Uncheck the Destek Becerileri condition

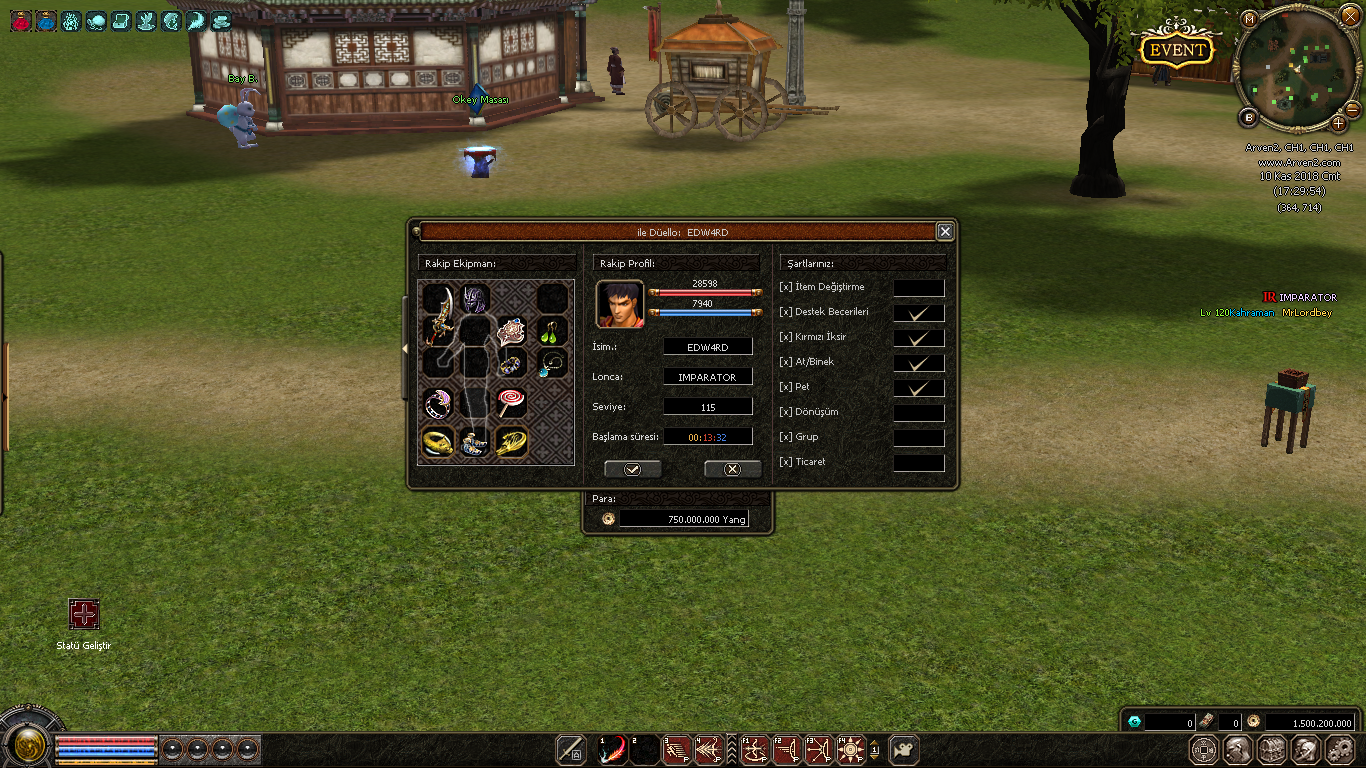[918, 313]
